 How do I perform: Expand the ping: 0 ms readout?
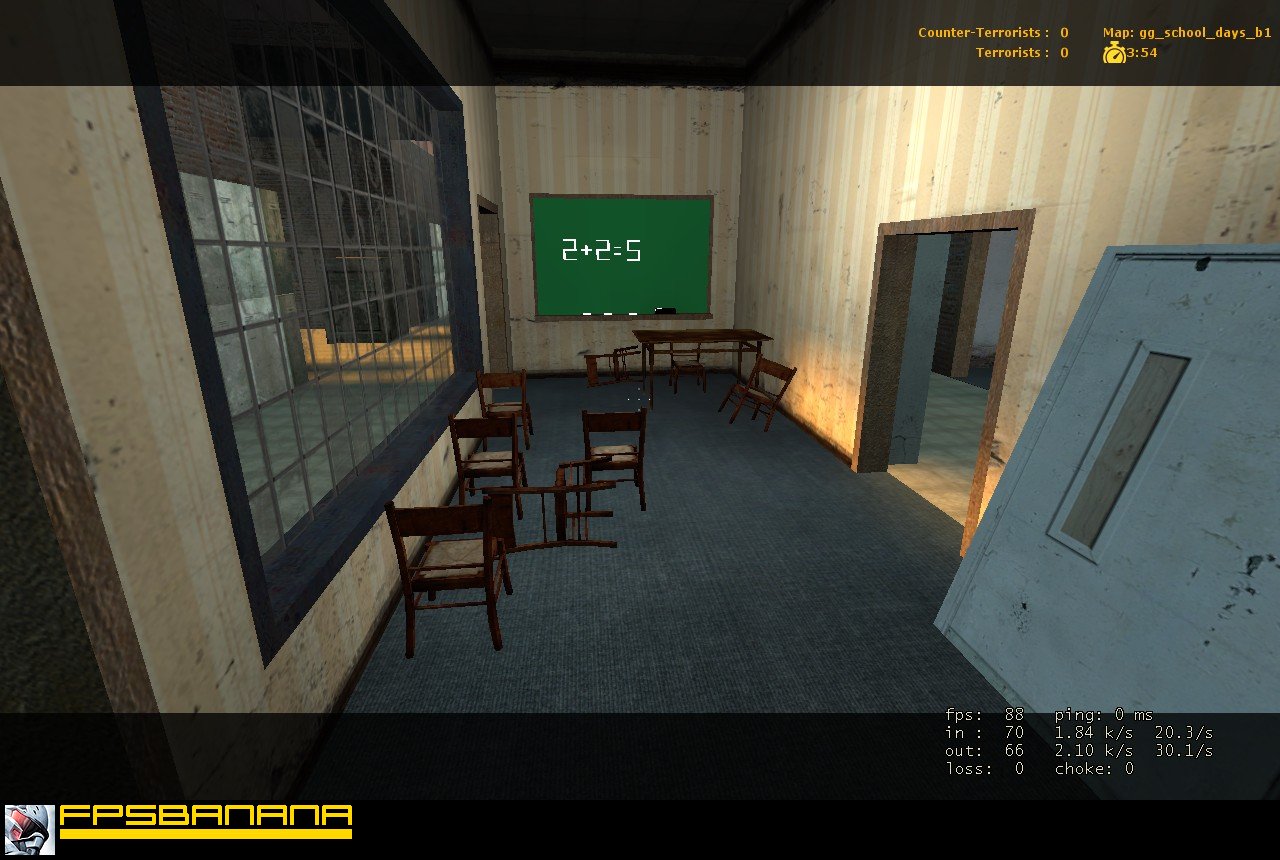click(x=1105, y=715)
